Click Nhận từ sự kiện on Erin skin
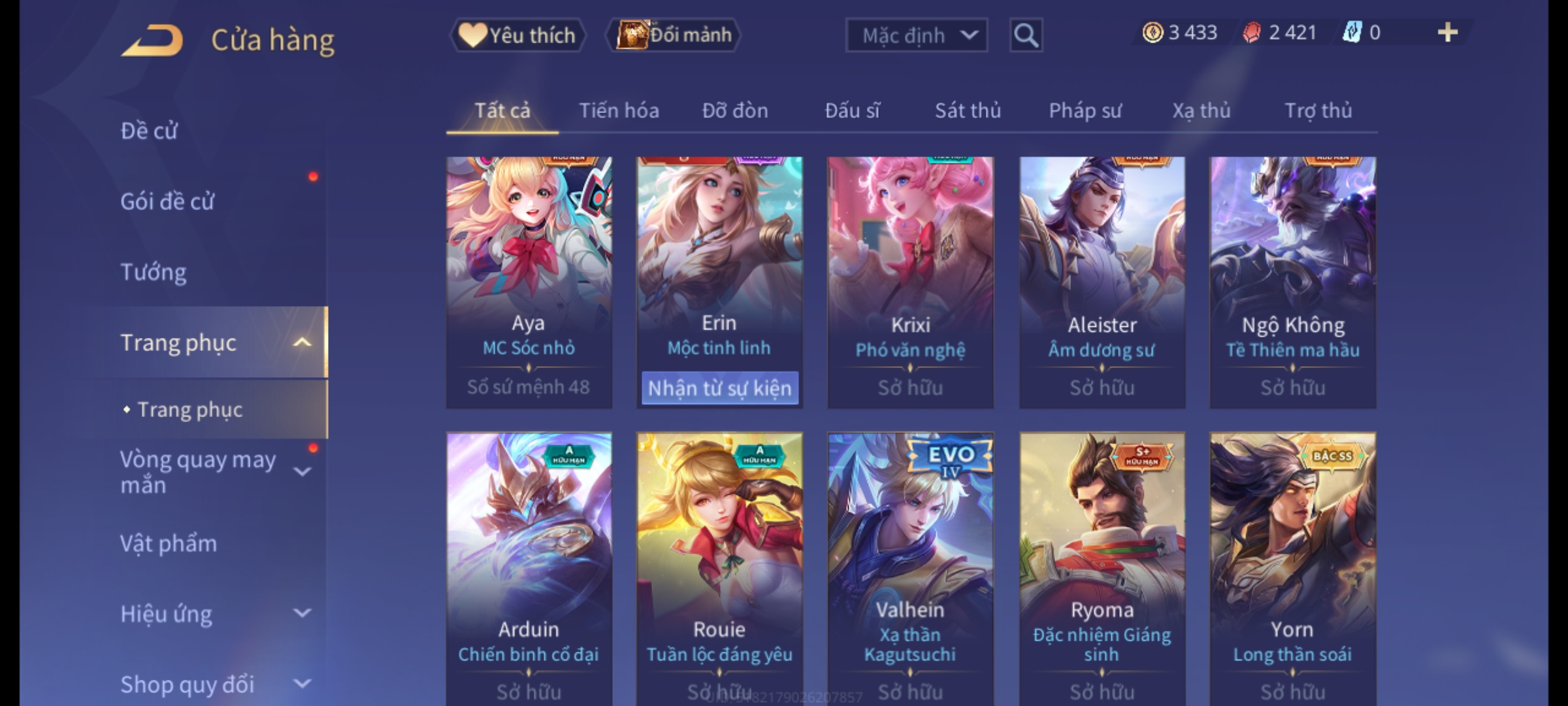The height and width of the screenshot is (706, 1568). point(719,388)
